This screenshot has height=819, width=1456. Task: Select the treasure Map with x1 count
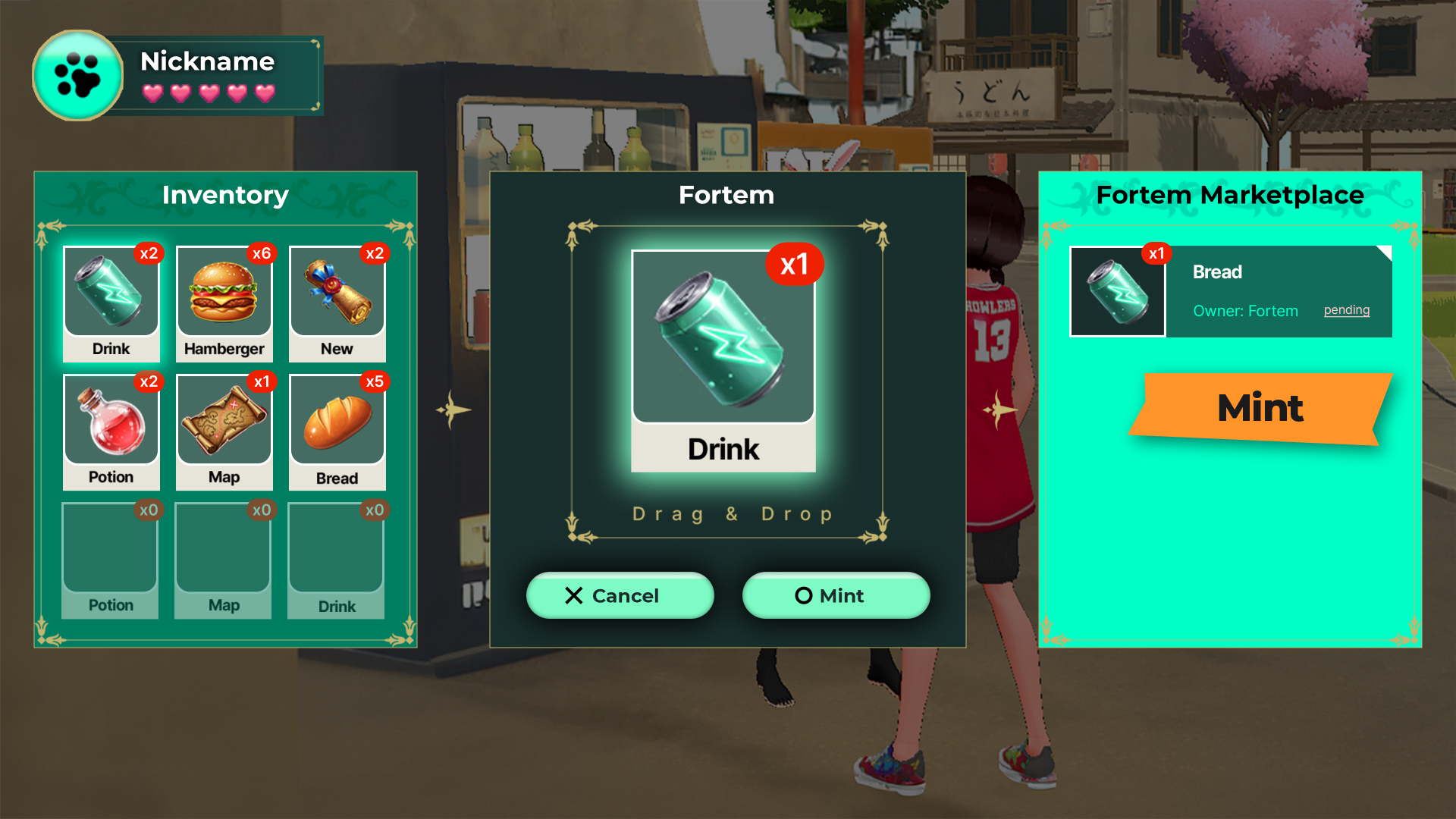point(224,431)
